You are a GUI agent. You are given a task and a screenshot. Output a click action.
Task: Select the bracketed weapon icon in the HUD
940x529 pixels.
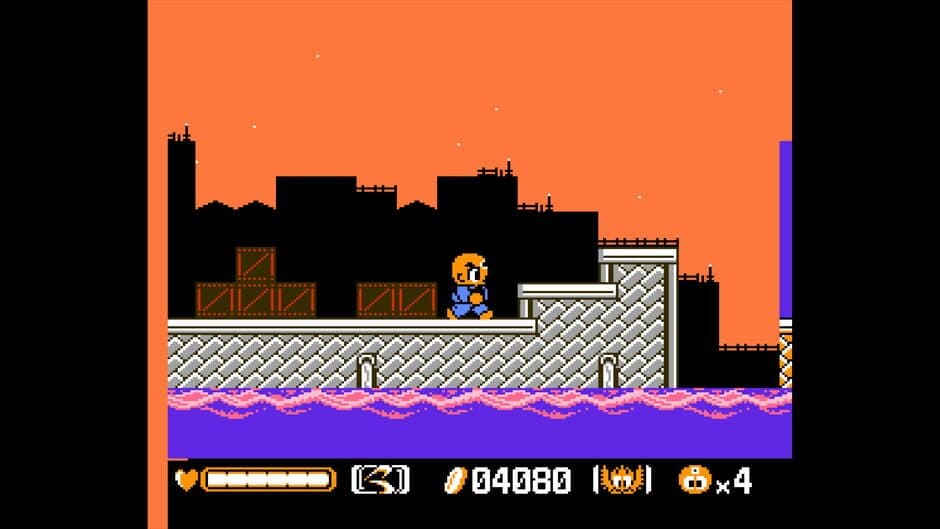pyautogui.click(x=380, y=480)
